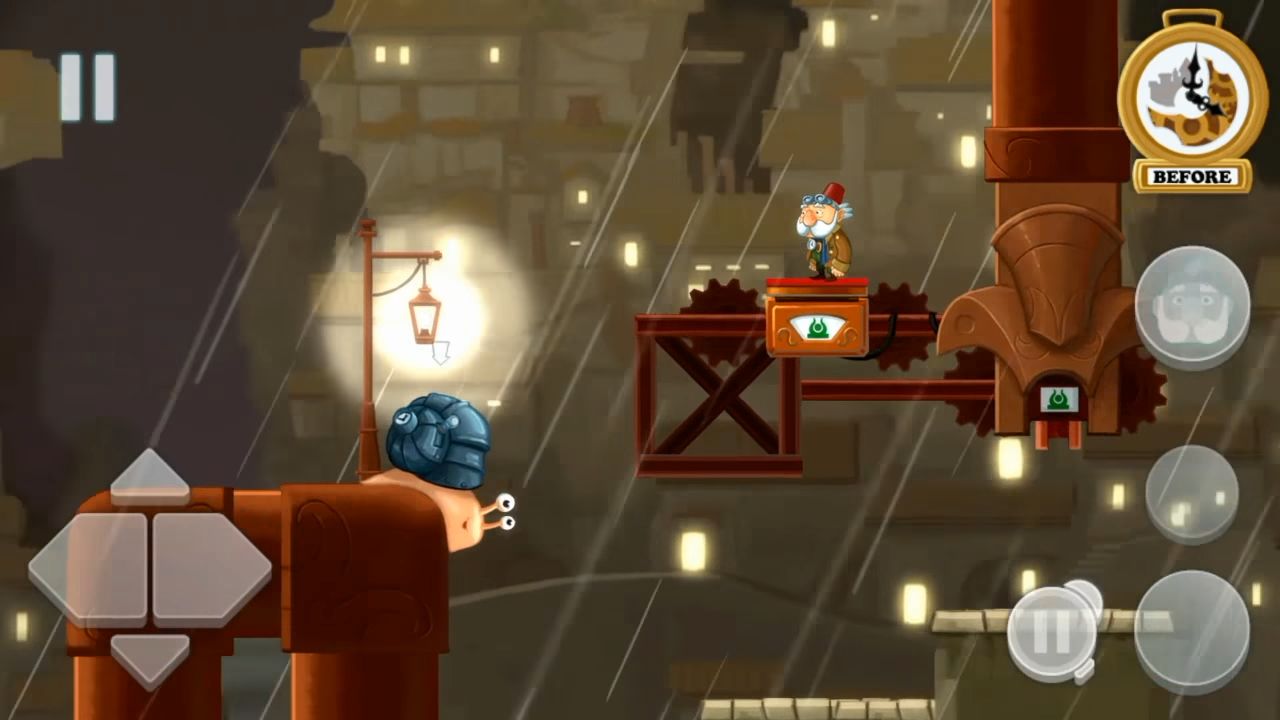Viewport: 1280px width, 720px height.
Task: Pause the game with the top-left pause button
Action: pyautogui.click(x=87, y=88)
